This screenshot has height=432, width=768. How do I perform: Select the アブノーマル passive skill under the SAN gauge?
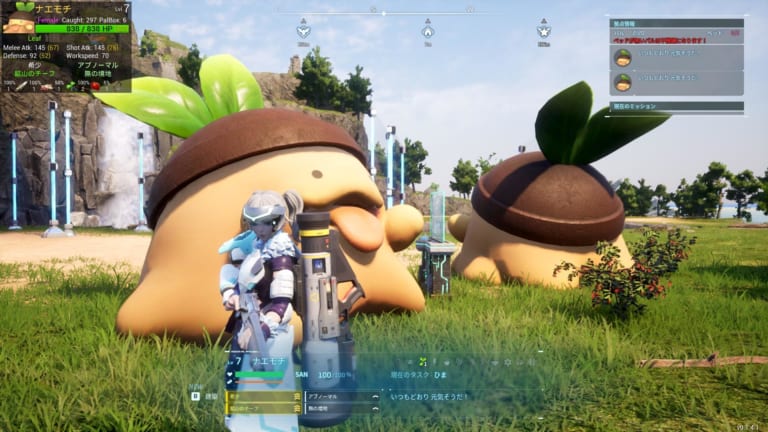pos(341,396)
